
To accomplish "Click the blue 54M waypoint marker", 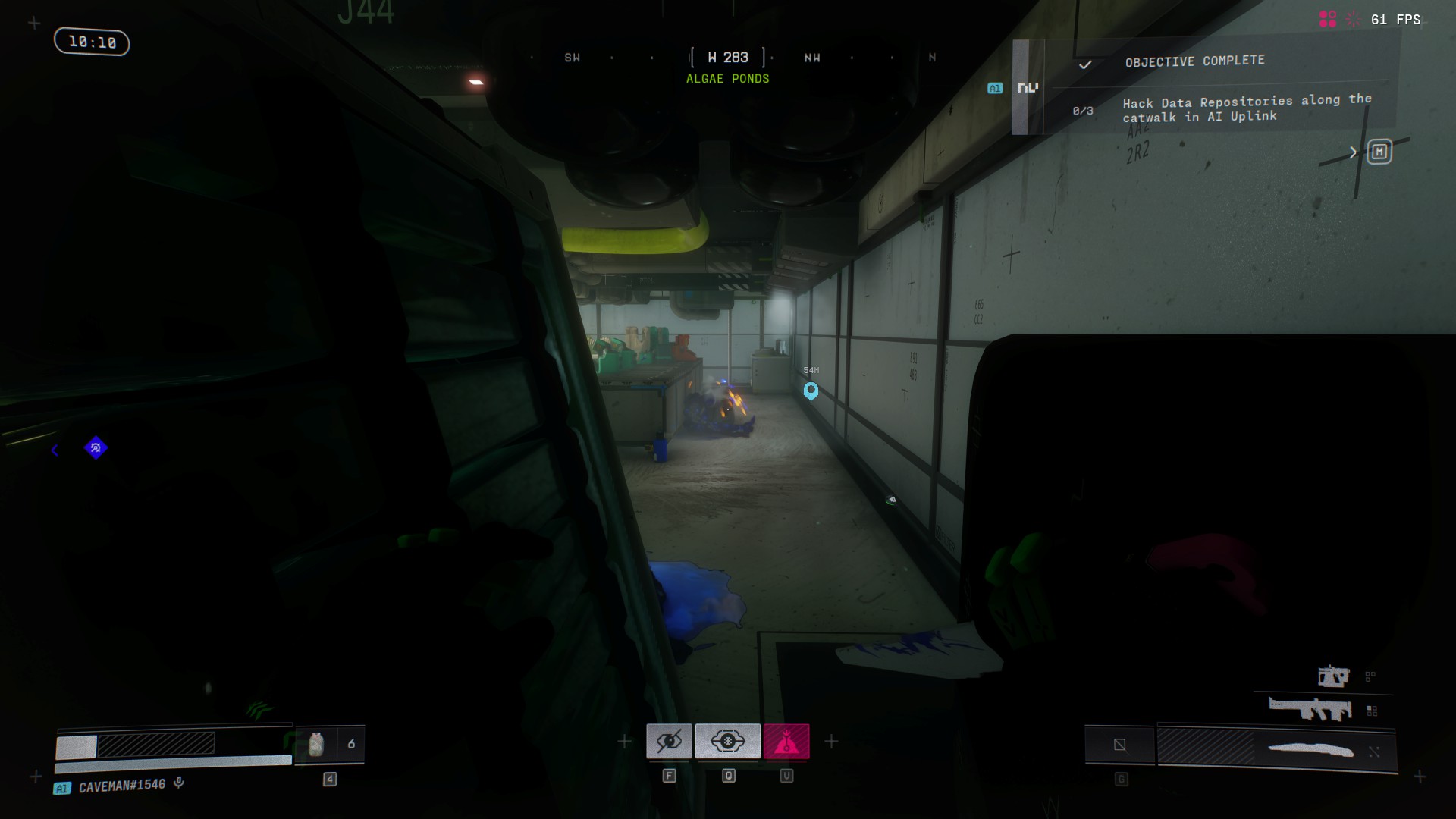I will click(x=811, y=391).
